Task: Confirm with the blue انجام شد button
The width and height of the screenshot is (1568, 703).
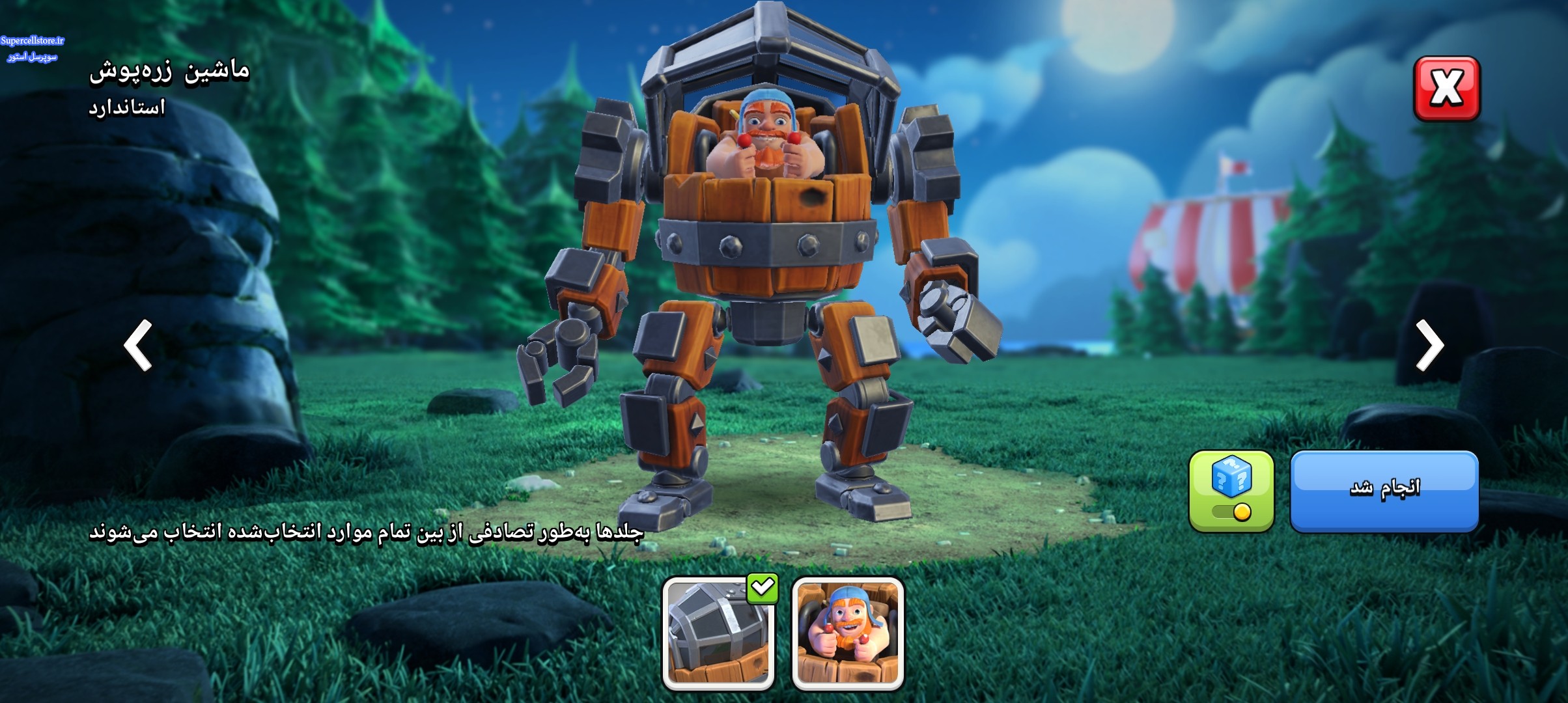Action: click(x=1384, y=491)
